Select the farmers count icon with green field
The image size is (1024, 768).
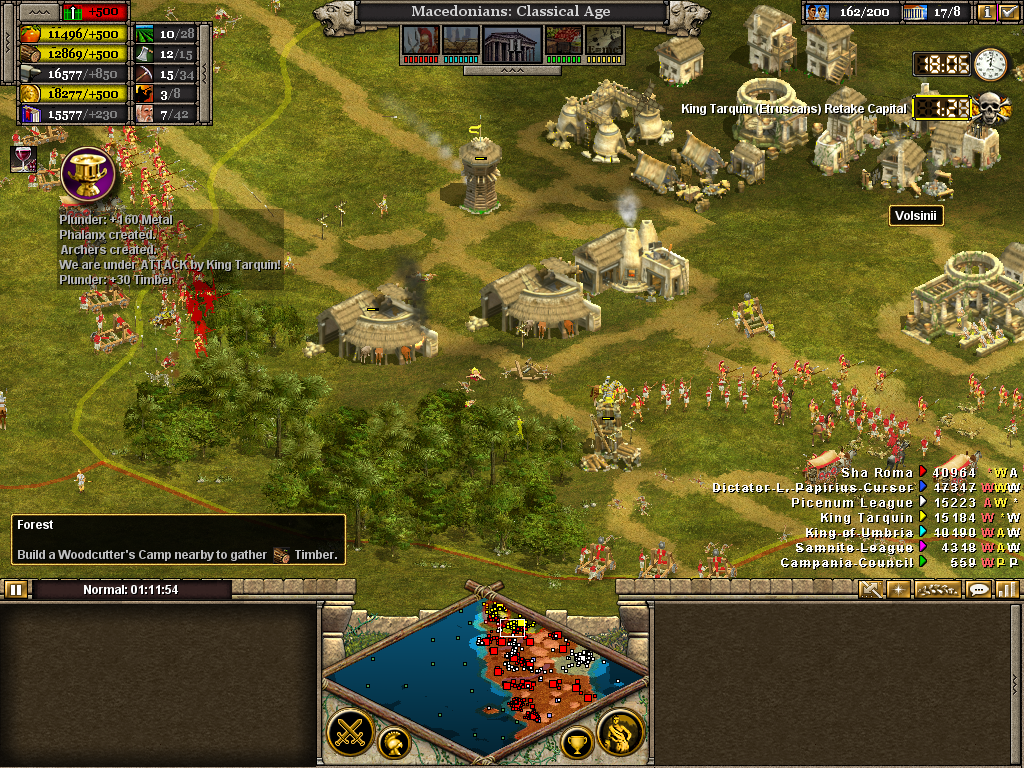click(x=146, y=34)
